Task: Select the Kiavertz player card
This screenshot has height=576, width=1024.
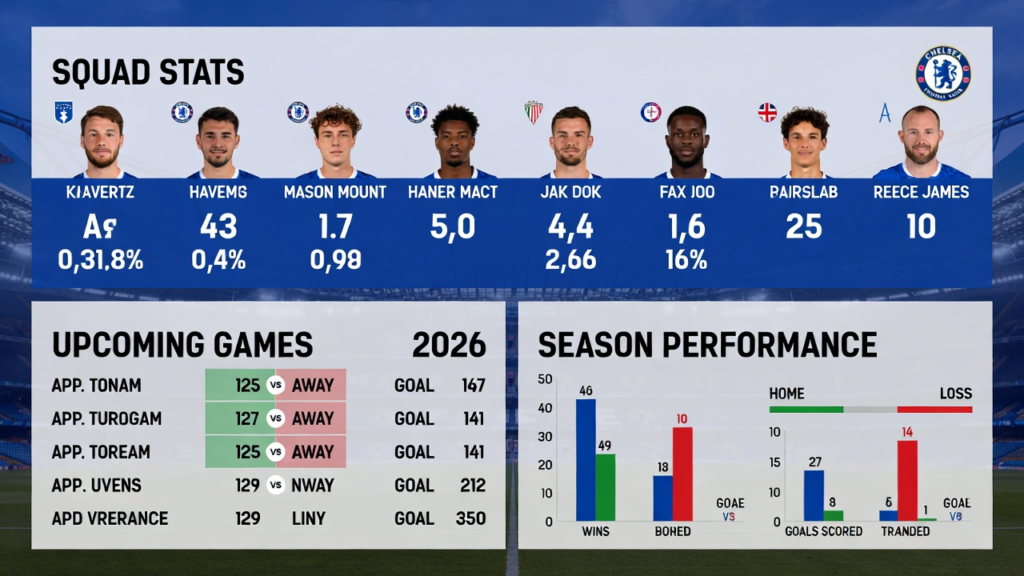Action: tap(101, 190)
